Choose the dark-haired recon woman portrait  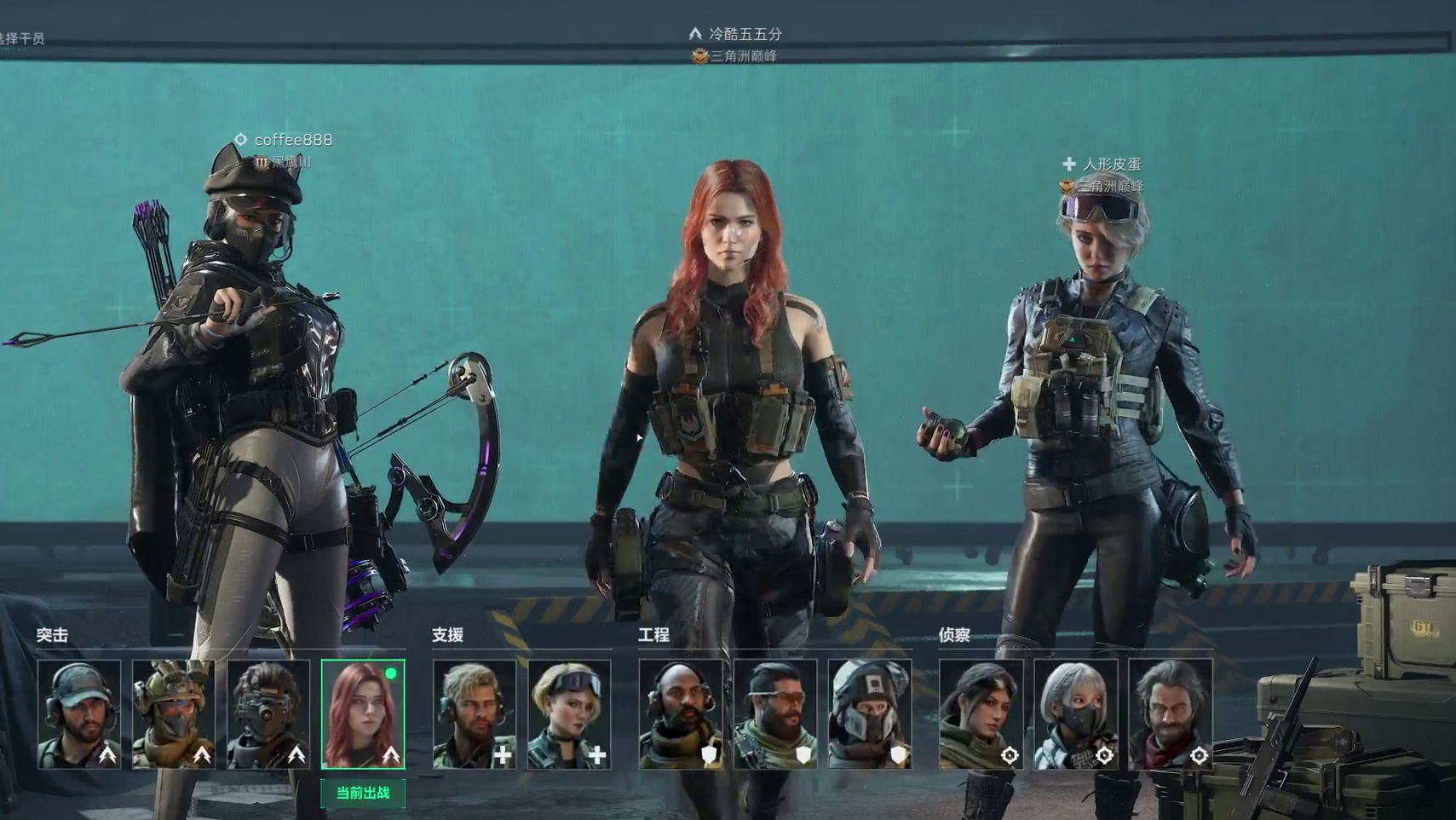(981, 714)
